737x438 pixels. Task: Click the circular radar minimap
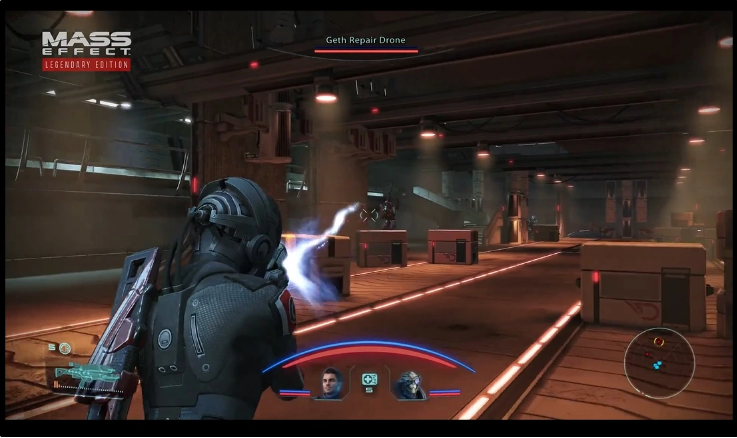click(x=658, y=363)
